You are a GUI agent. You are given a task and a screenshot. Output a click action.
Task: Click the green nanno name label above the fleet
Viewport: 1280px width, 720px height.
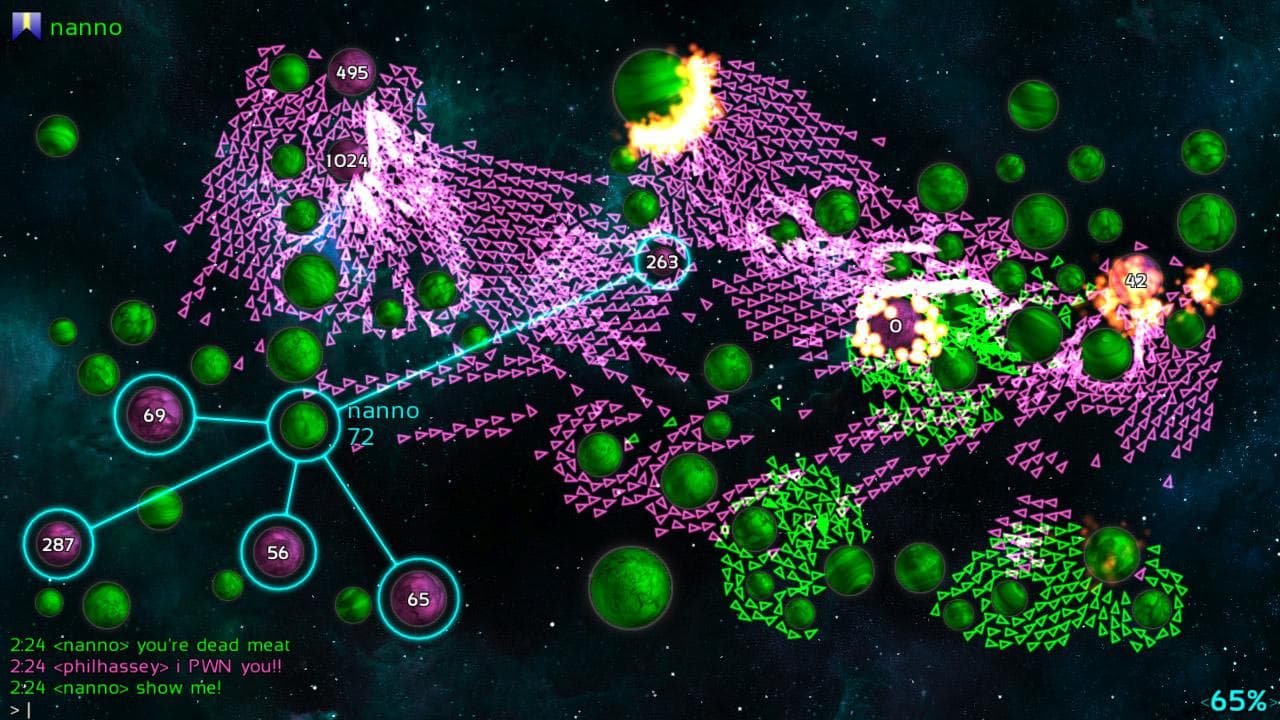point(383,409)
